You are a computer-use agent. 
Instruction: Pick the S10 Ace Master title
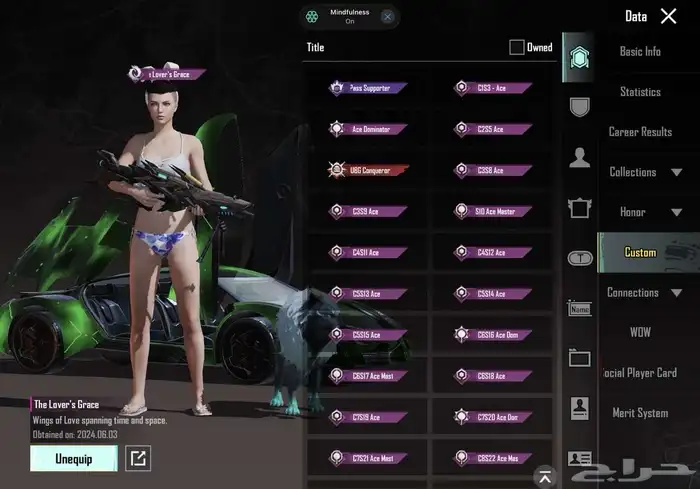point(493,211)
